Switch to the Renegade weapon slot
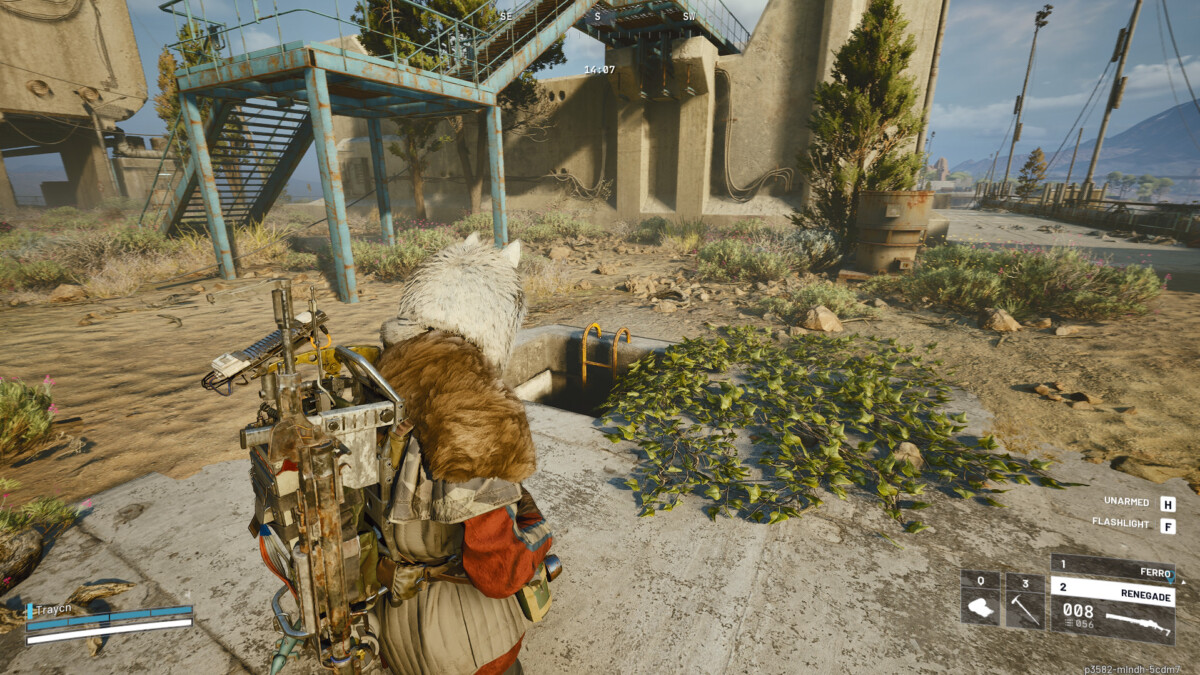 1112,588
